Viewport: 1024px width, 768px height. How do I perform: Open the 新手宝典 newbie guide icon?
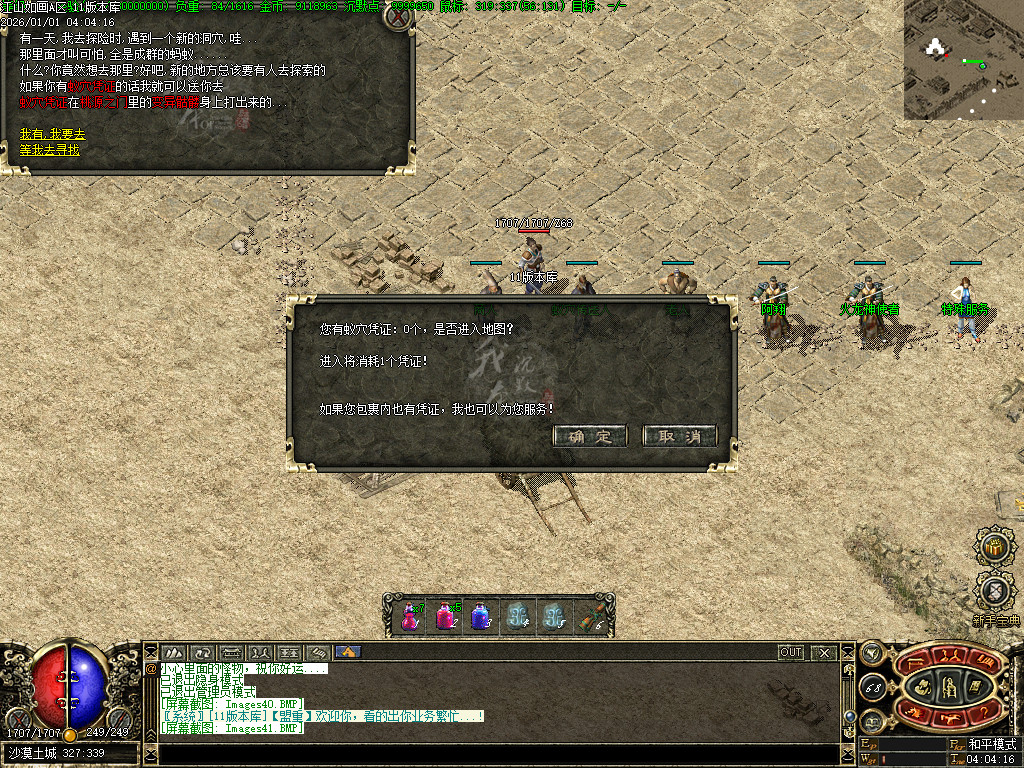click(994, 592)
